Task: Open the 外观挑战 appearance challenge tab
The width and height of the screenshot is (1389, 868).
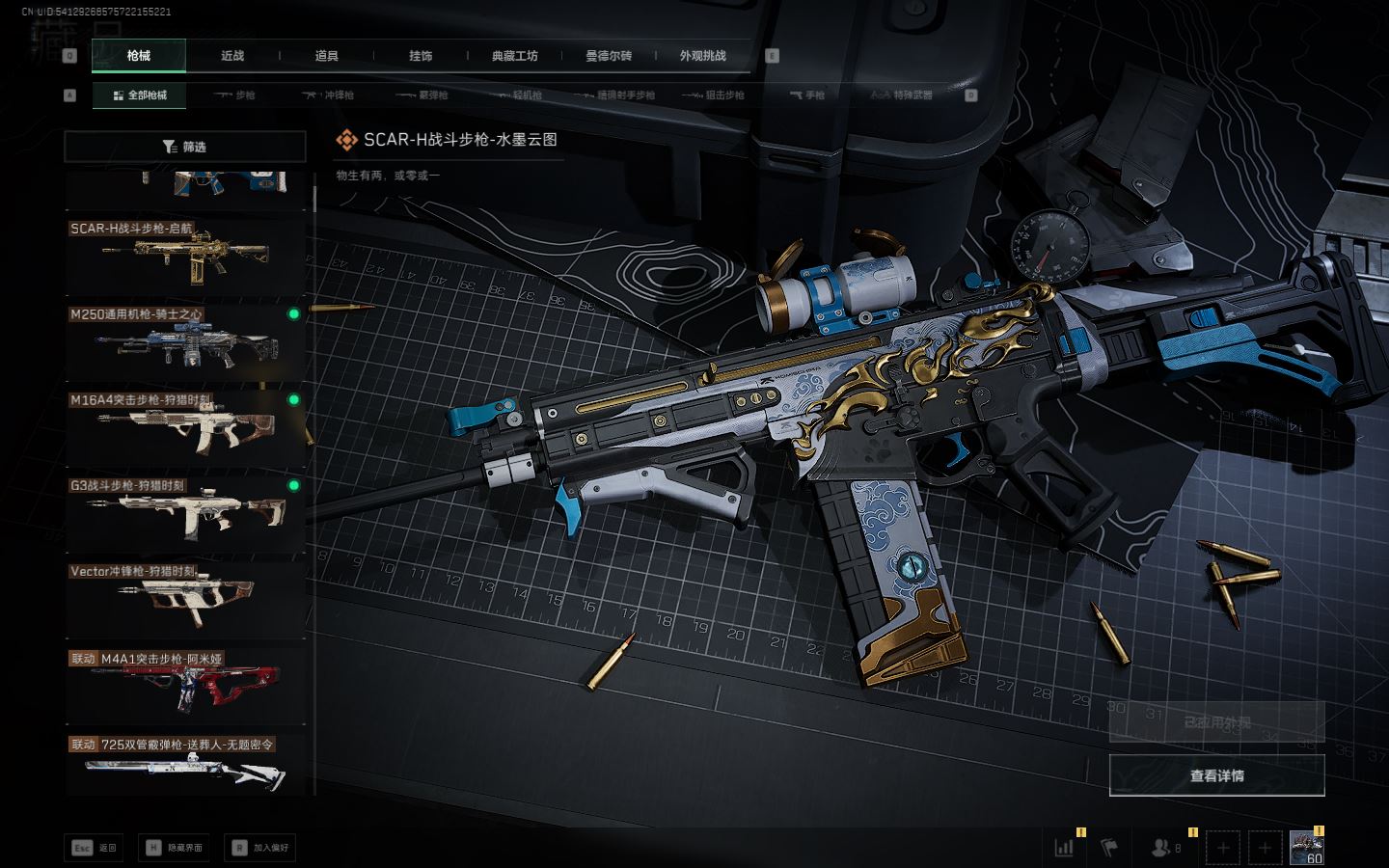Action: pos(702,56)
